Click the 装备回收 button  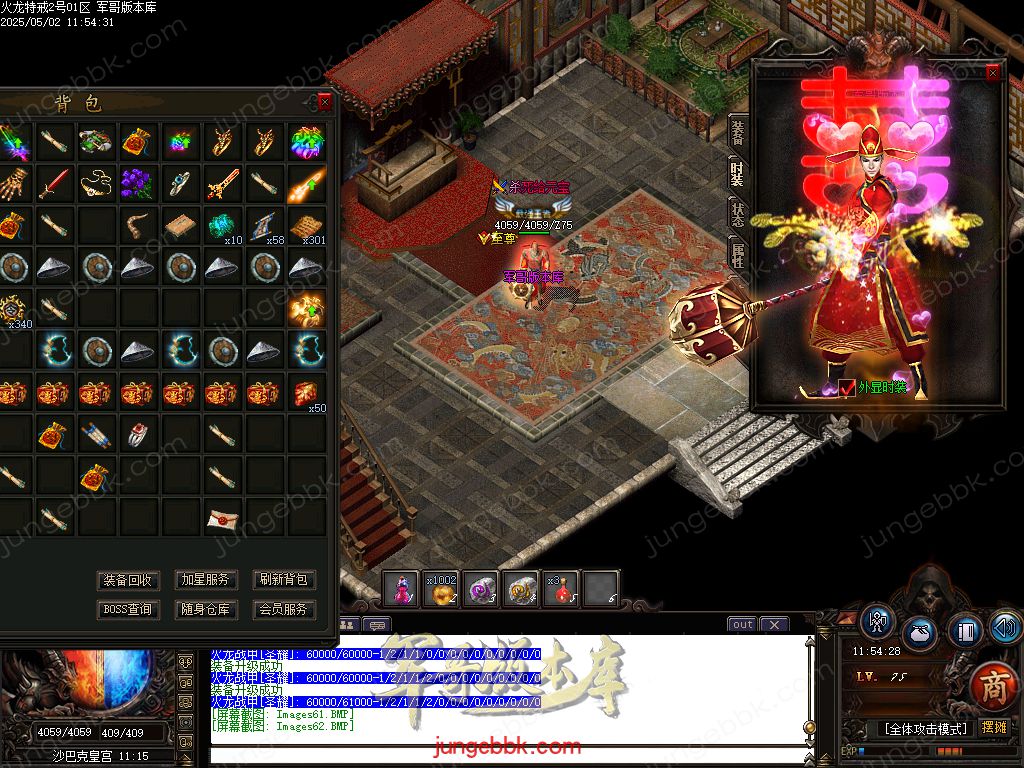click(x=129, y=580)
